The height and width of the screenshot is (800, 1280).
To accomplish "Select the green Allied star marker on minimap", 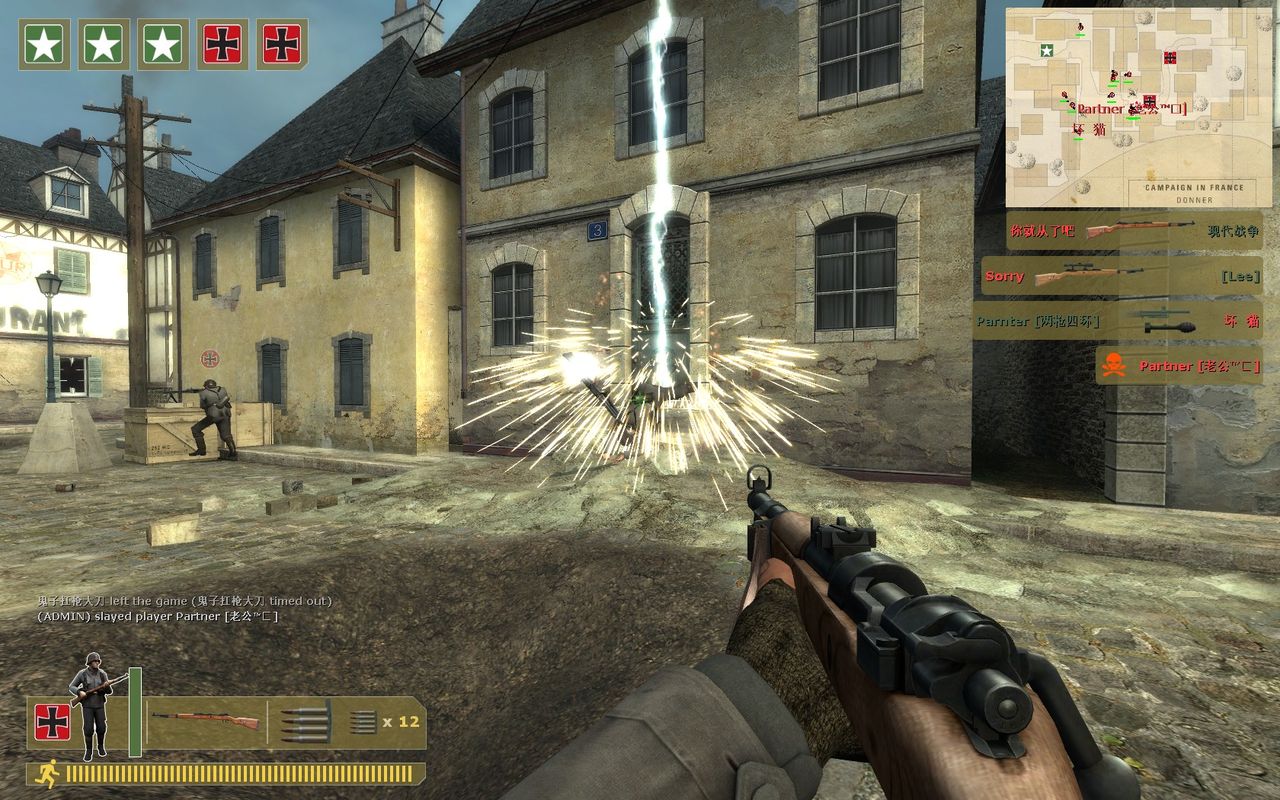I will [x=1046, y=50].
